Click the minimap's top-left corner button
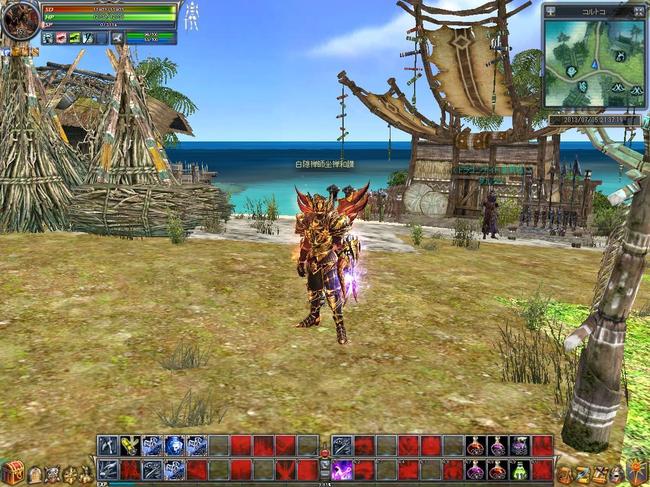The image size is (650, 487). (x=551, y=11)
